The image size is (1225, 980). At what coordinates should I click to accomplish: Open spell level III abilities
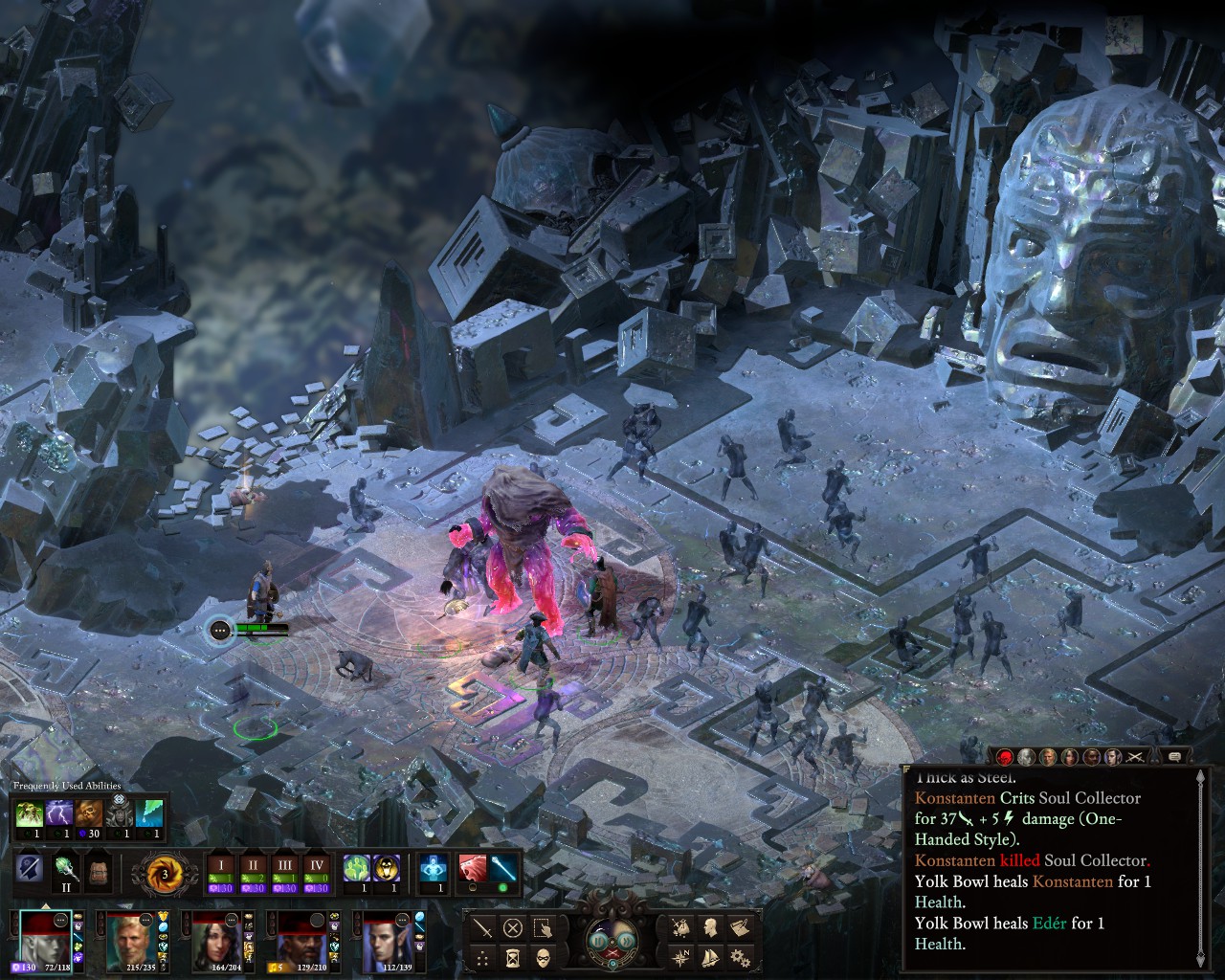click(285, 871)
